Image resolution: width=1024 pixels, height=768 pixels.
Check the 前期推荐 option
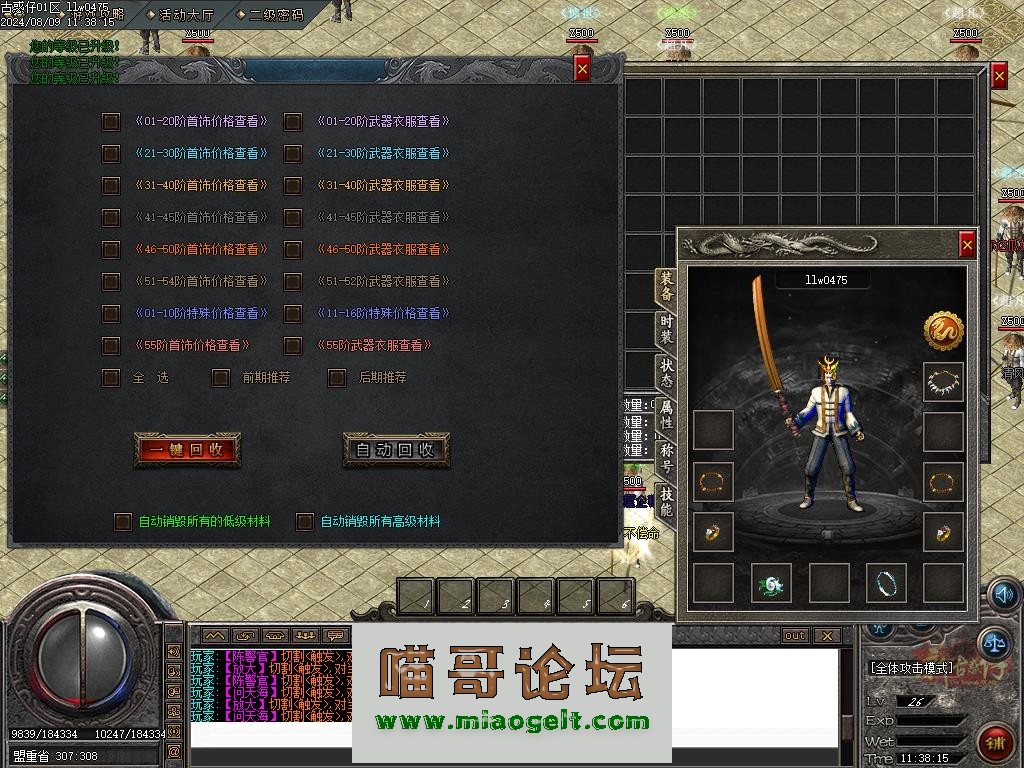221,378
